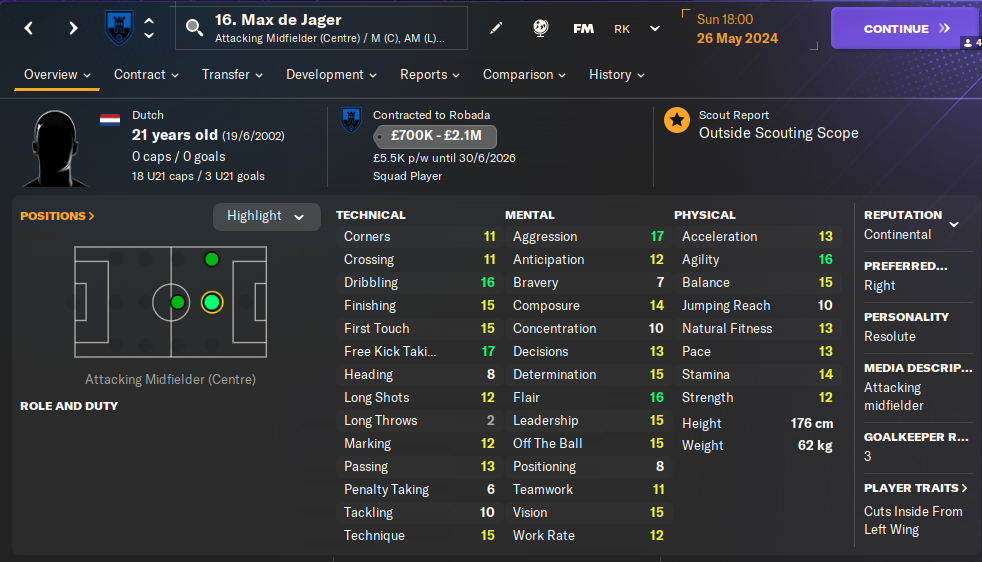982x562 pixels.
Task: Open the Player Traits section
Action: (x=916, y=488)
